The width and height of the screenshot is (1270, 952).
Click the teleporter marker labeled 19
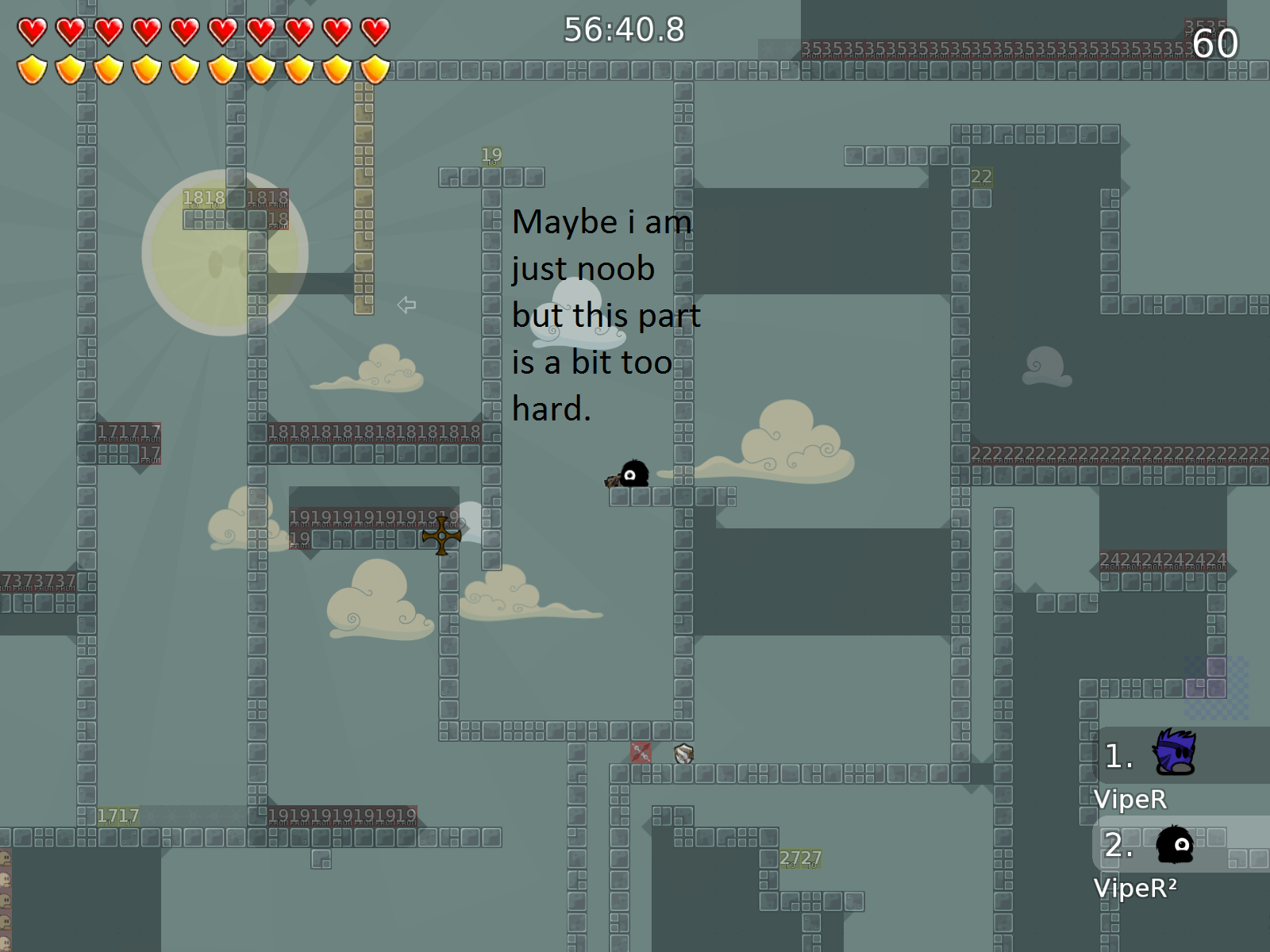(x=491, y=155)
